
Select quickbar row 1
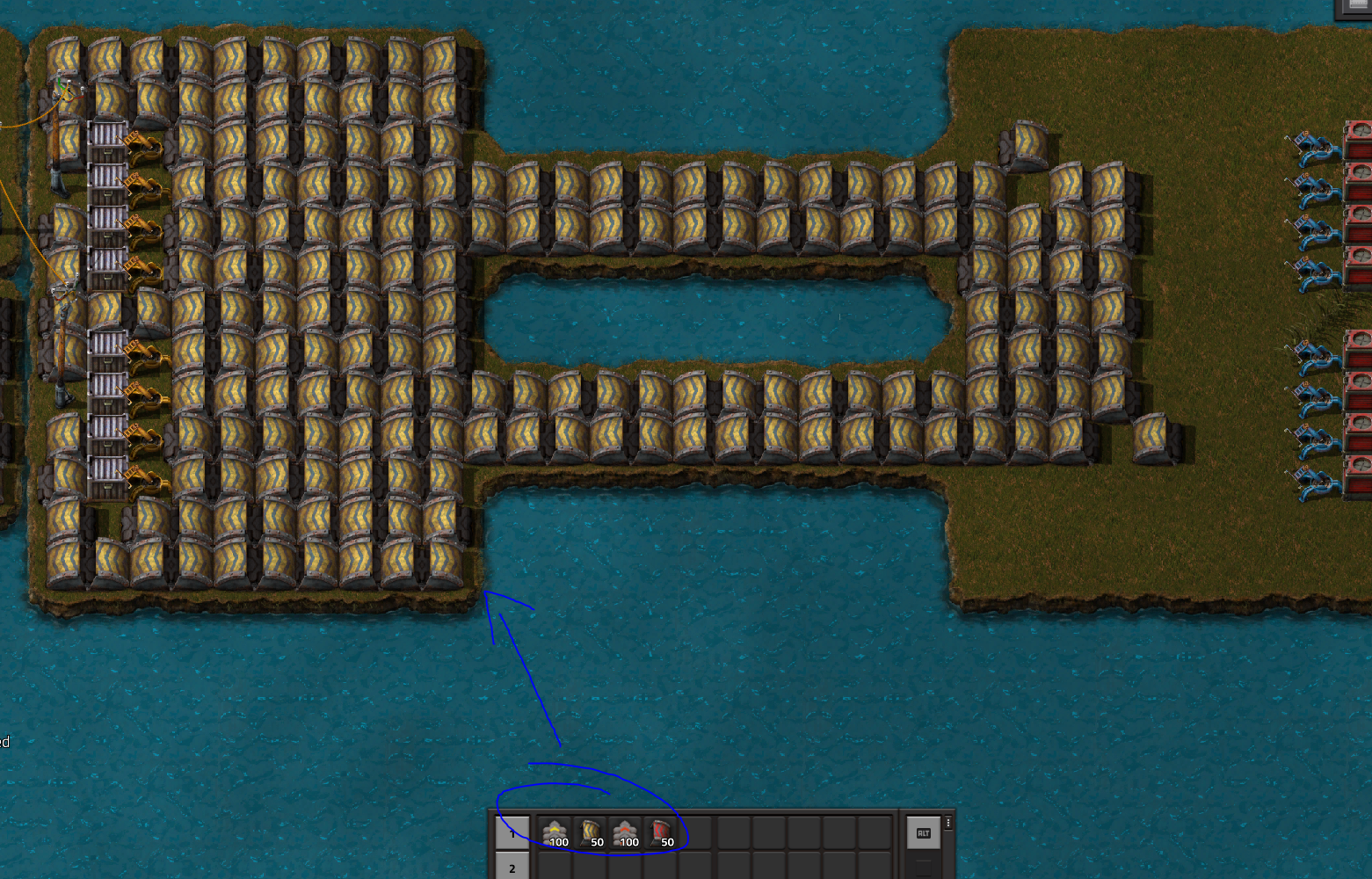coord(512,833)
